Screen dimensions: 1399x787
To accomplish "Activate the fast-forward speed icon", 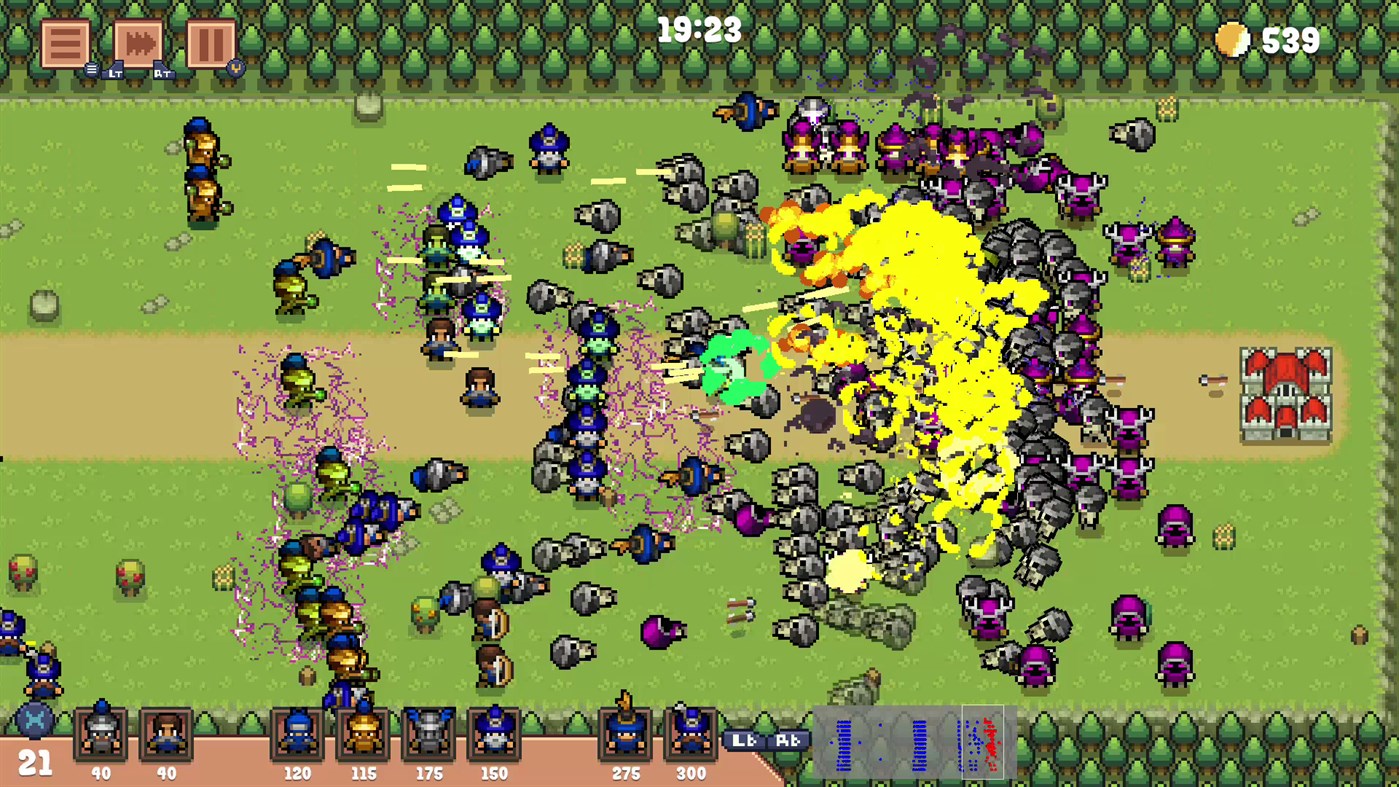I will pyautogui.click(x=139, y=42).
